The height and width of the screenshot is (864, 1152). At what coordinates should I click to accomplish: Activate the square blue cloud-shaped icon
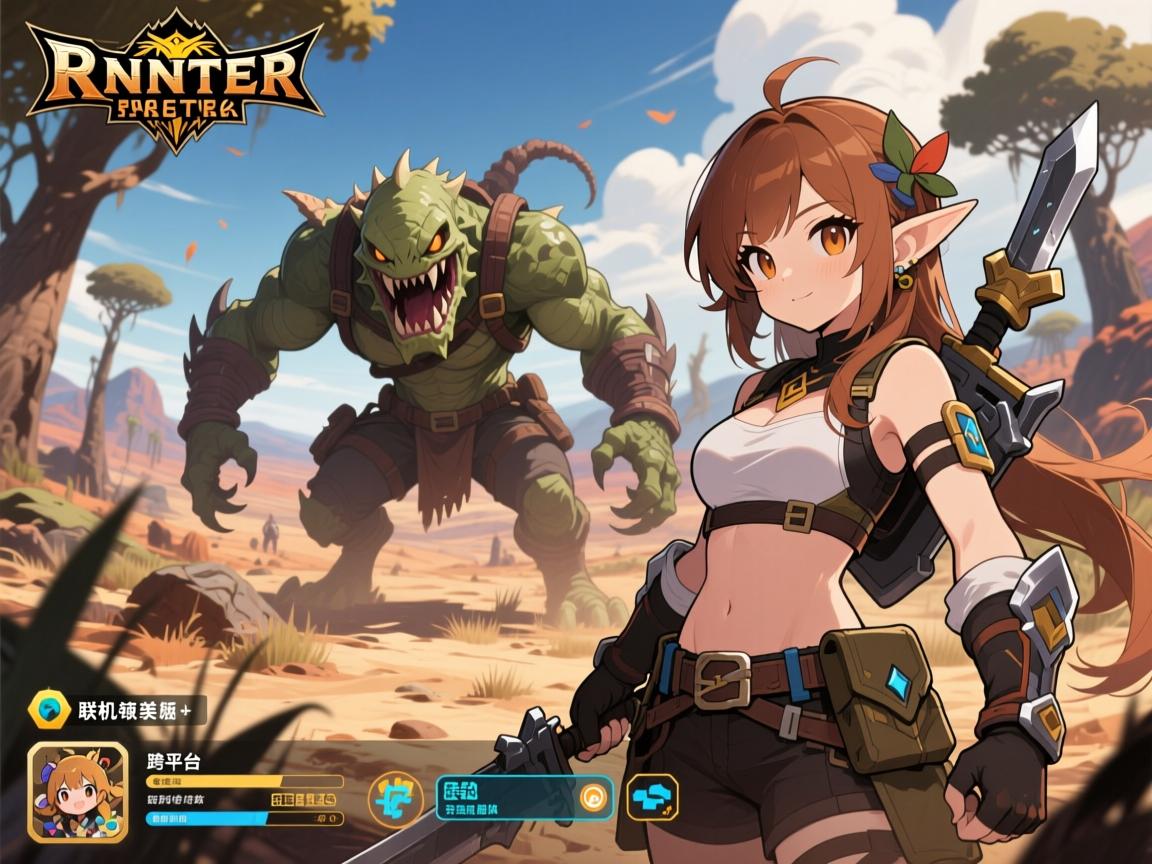click(652, 798)
